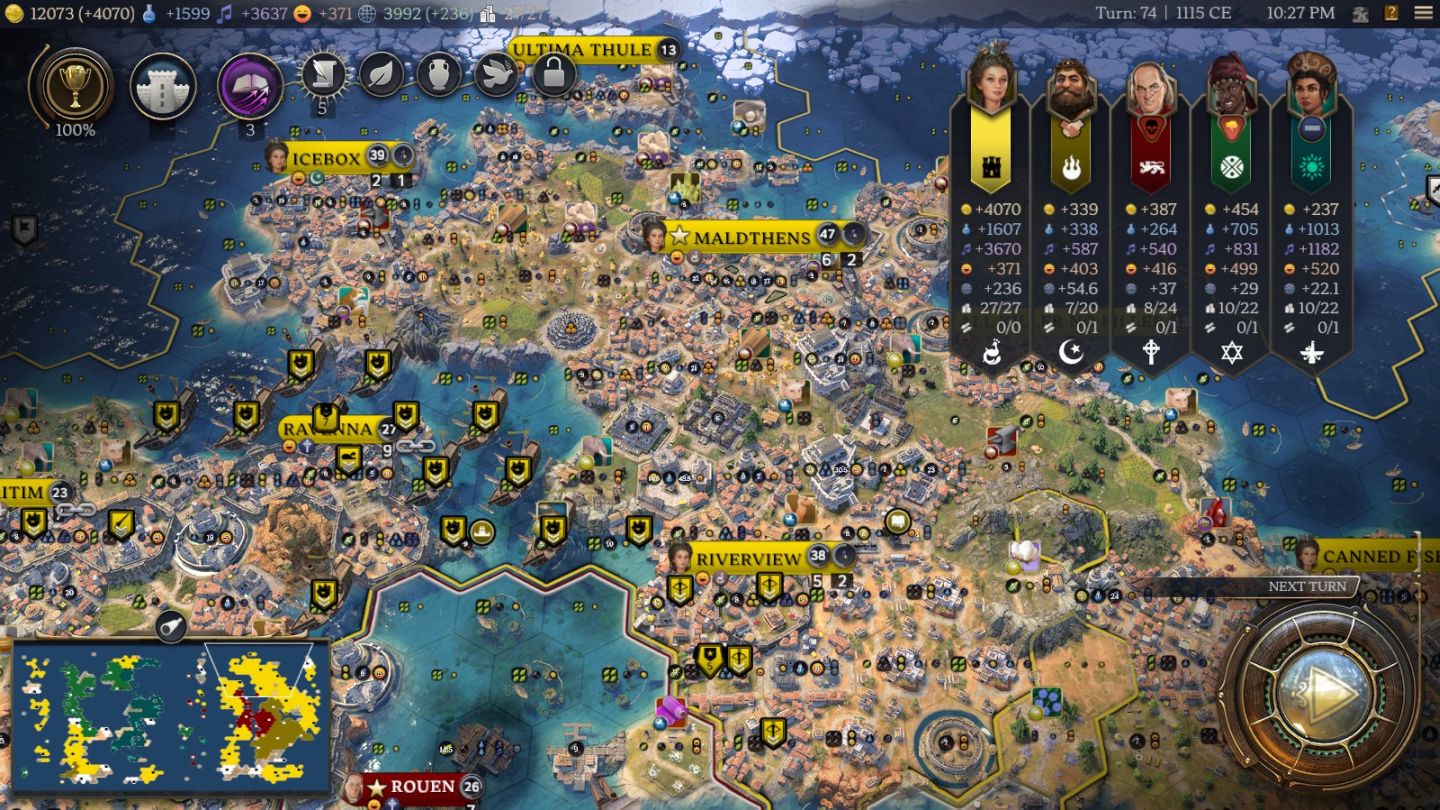Open the scroll and quill icon
Image resolution: width=1440 pixels, height=810 pixels.
(x=324, y=74)
